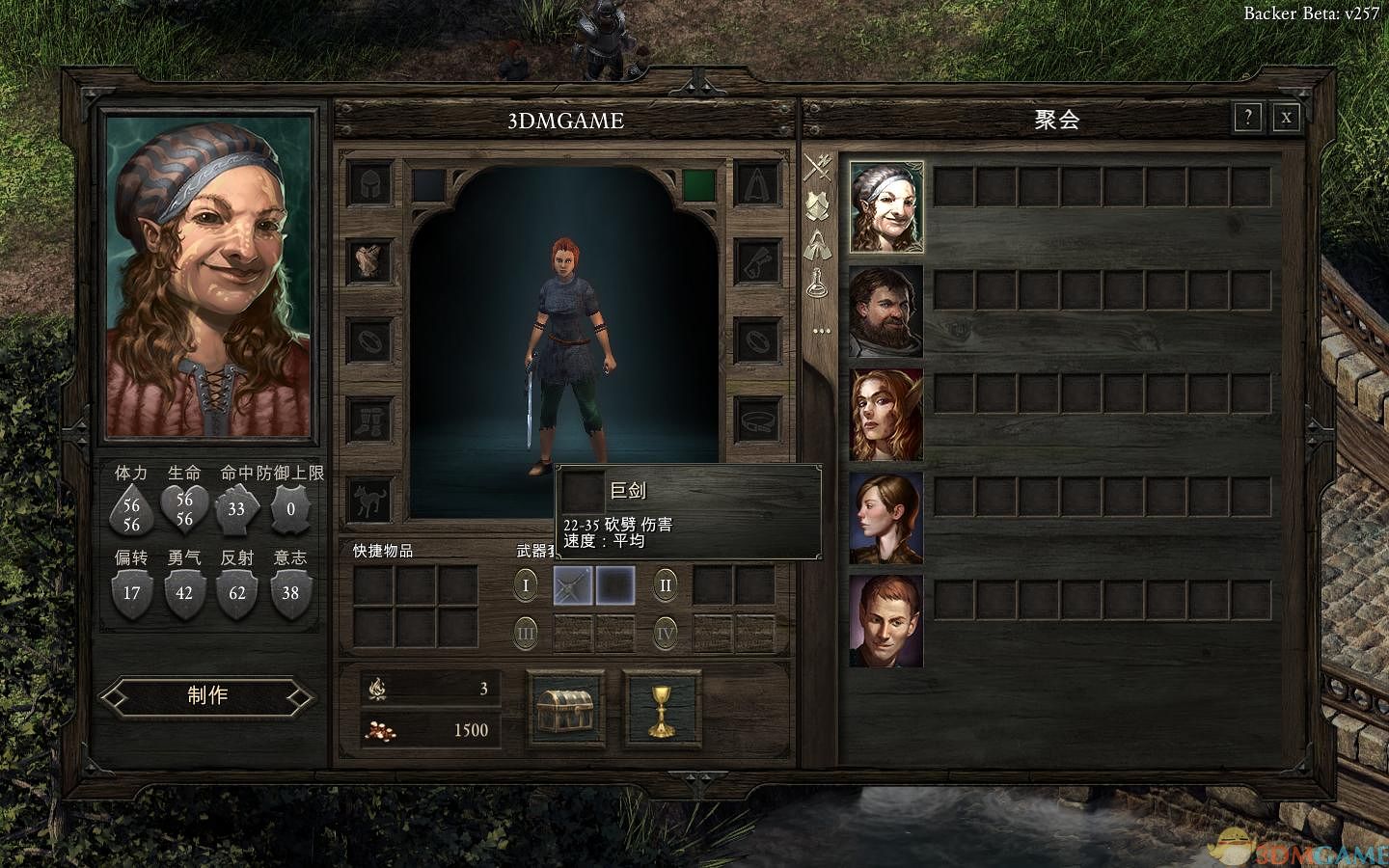Select the smiling ginger man portrait
The height and width of the screenshot is (868, 1389).
(x=886, y=621)
